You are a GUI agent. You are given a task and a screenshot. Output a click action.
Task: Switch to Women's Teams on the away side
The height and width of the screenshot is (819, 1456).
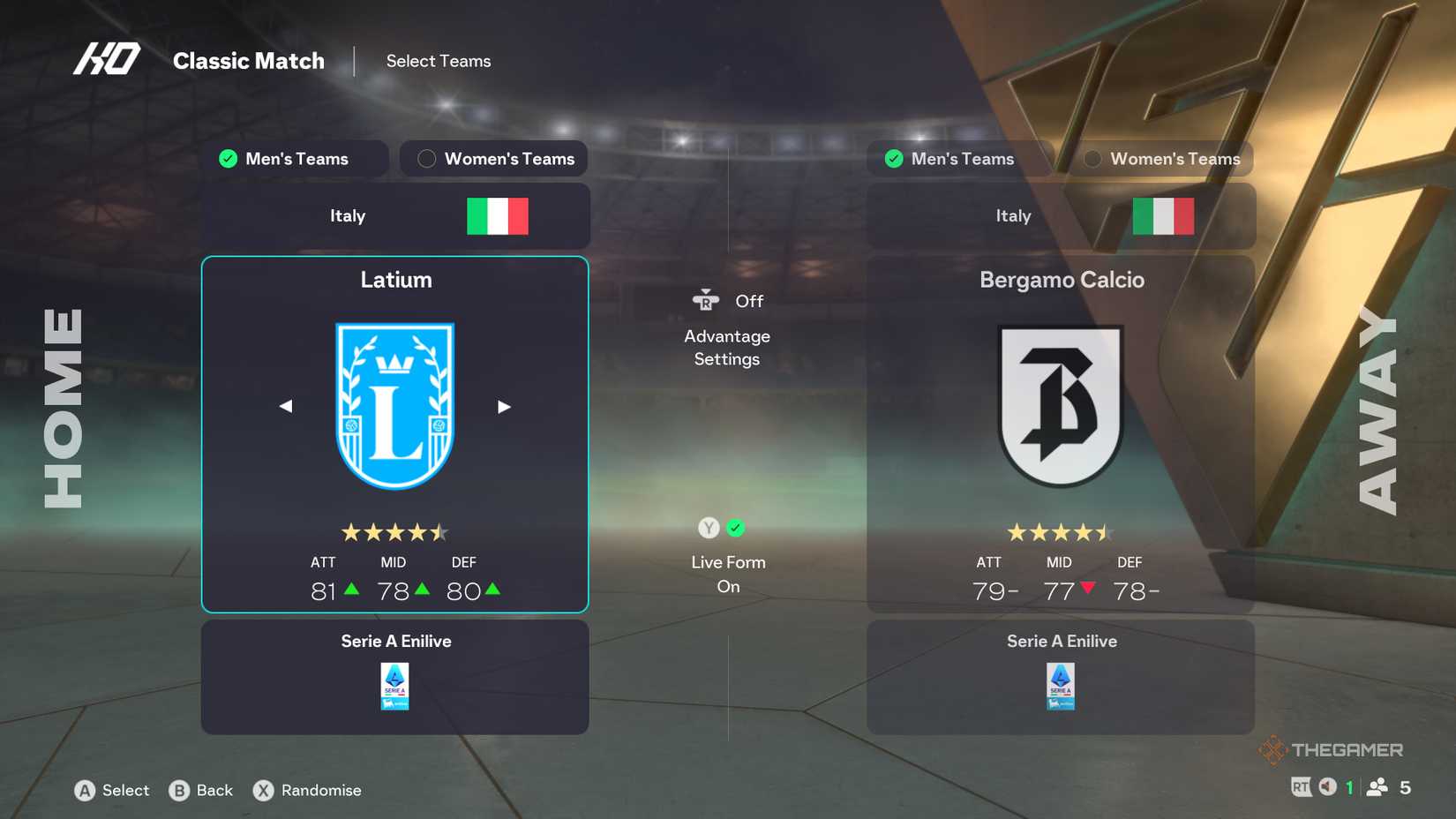tap(1160, 159)
